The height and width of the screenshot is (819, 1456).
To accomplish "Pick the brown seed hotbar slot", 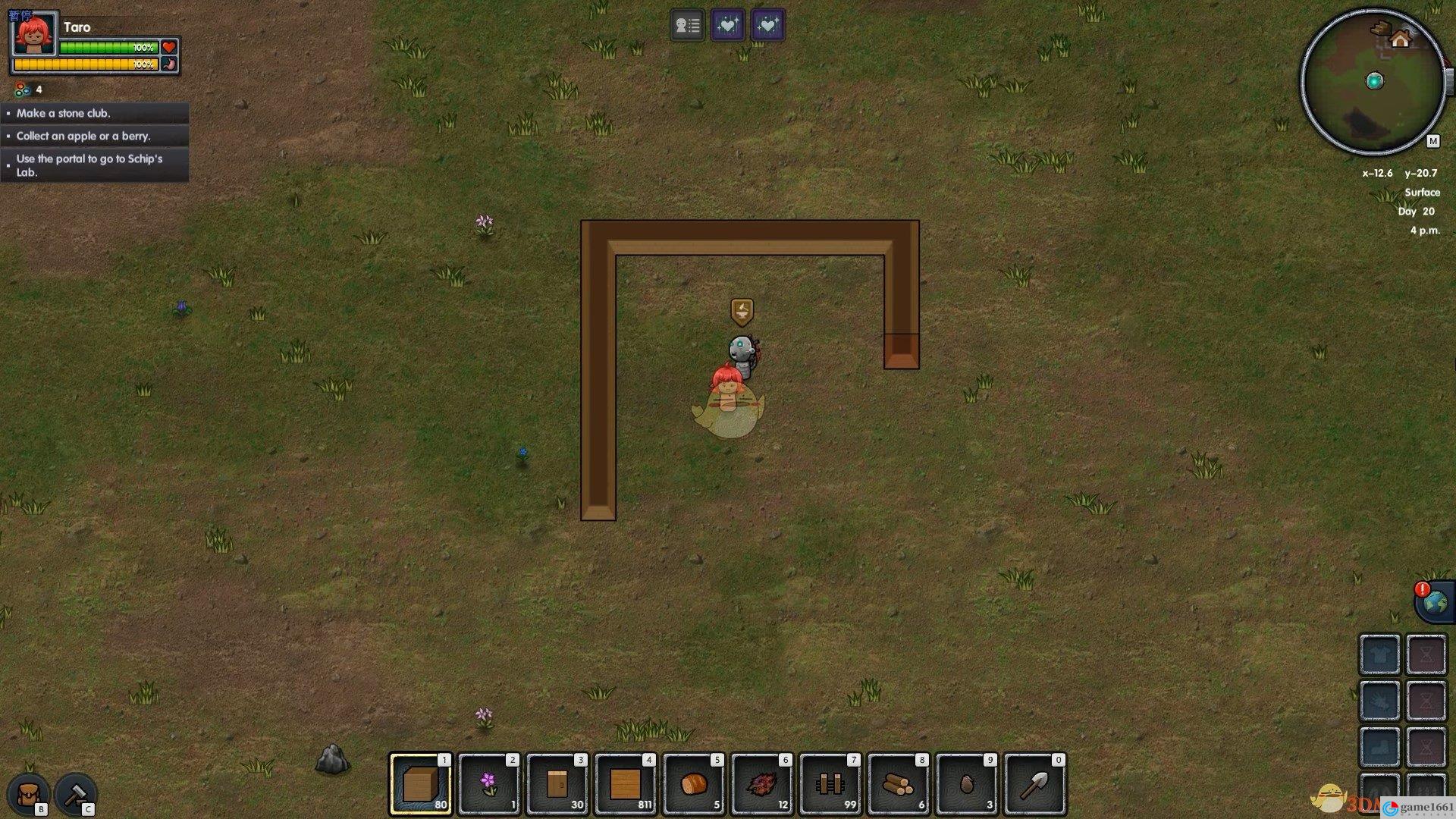I will 967,784.
